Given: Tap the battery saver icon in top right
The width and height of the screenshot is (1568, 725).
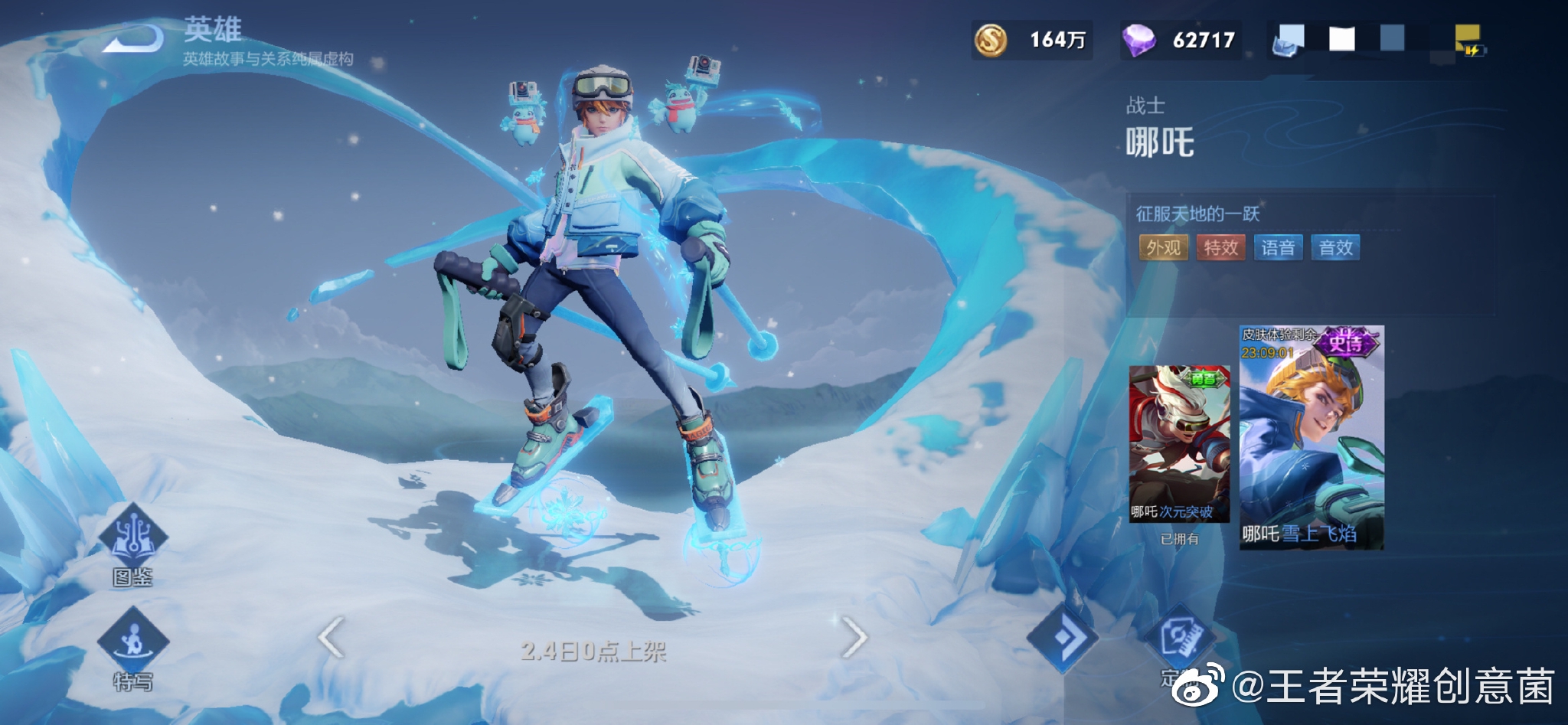Looking at the screenshot, I should pos(1475,51).
